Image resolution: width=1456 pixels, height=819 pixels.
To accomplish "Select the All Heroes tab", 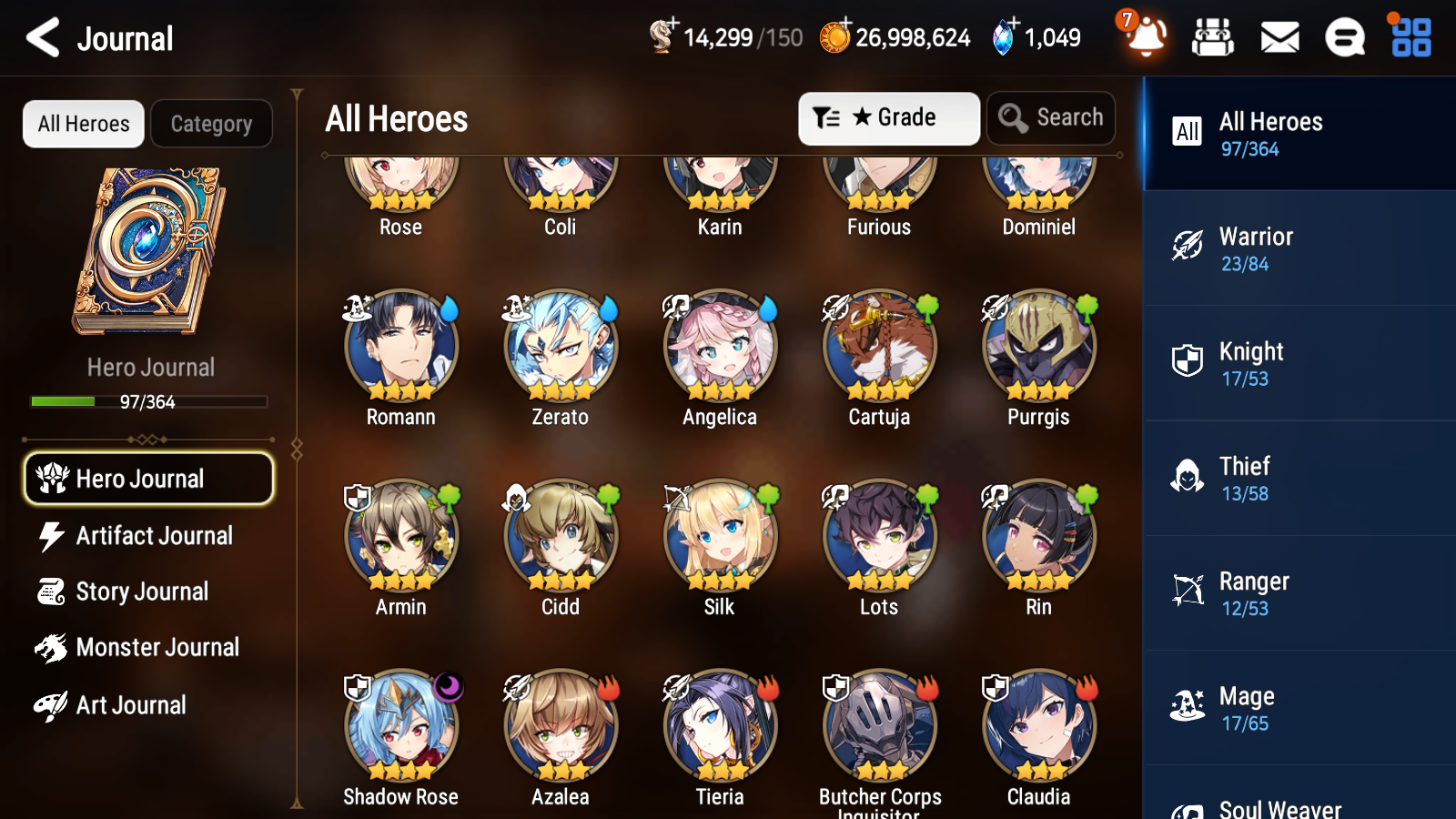I will point(83,124).
